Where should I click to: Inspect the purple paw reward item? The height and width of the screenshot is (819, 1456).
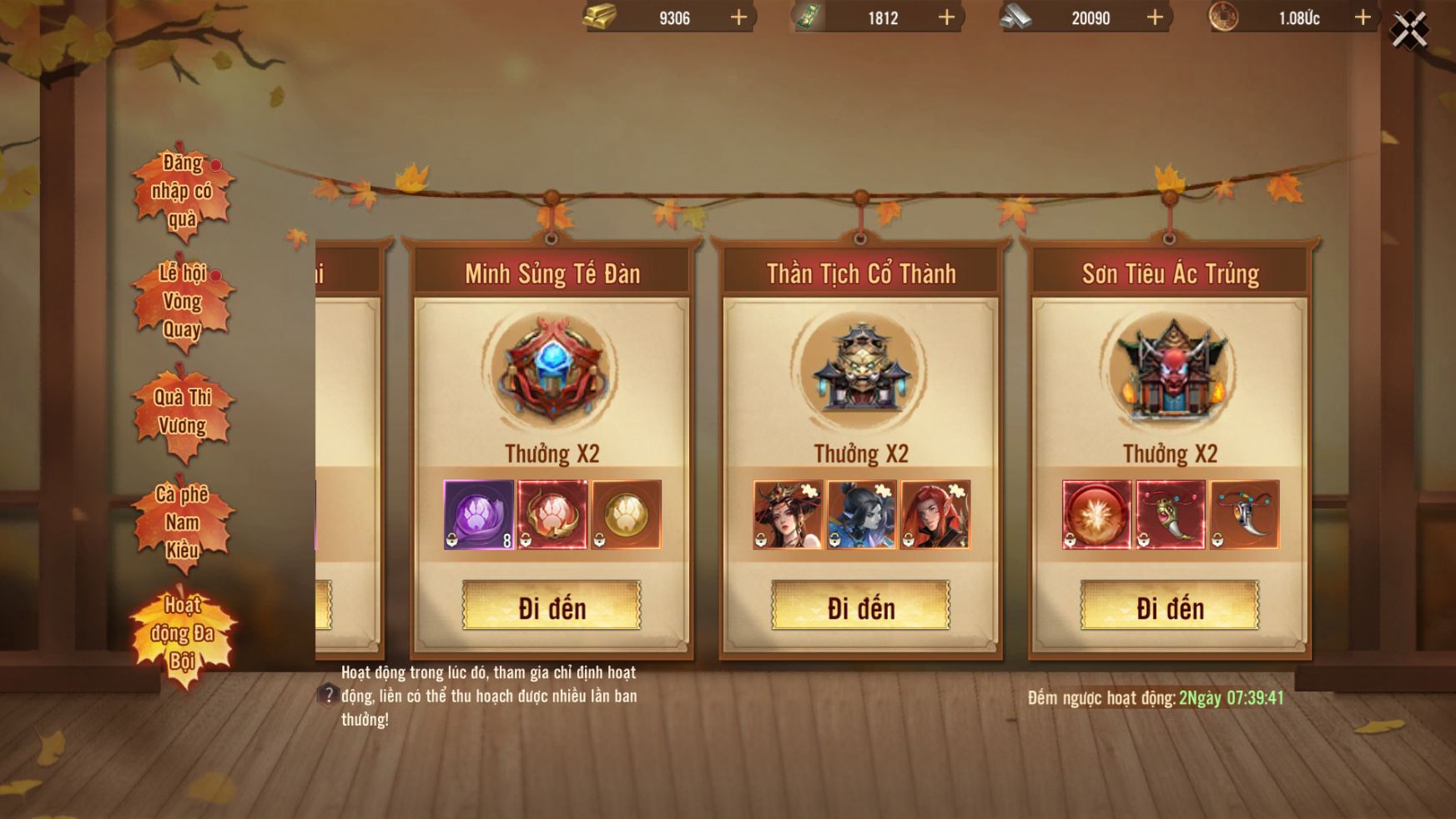click(x=479, y=515)
